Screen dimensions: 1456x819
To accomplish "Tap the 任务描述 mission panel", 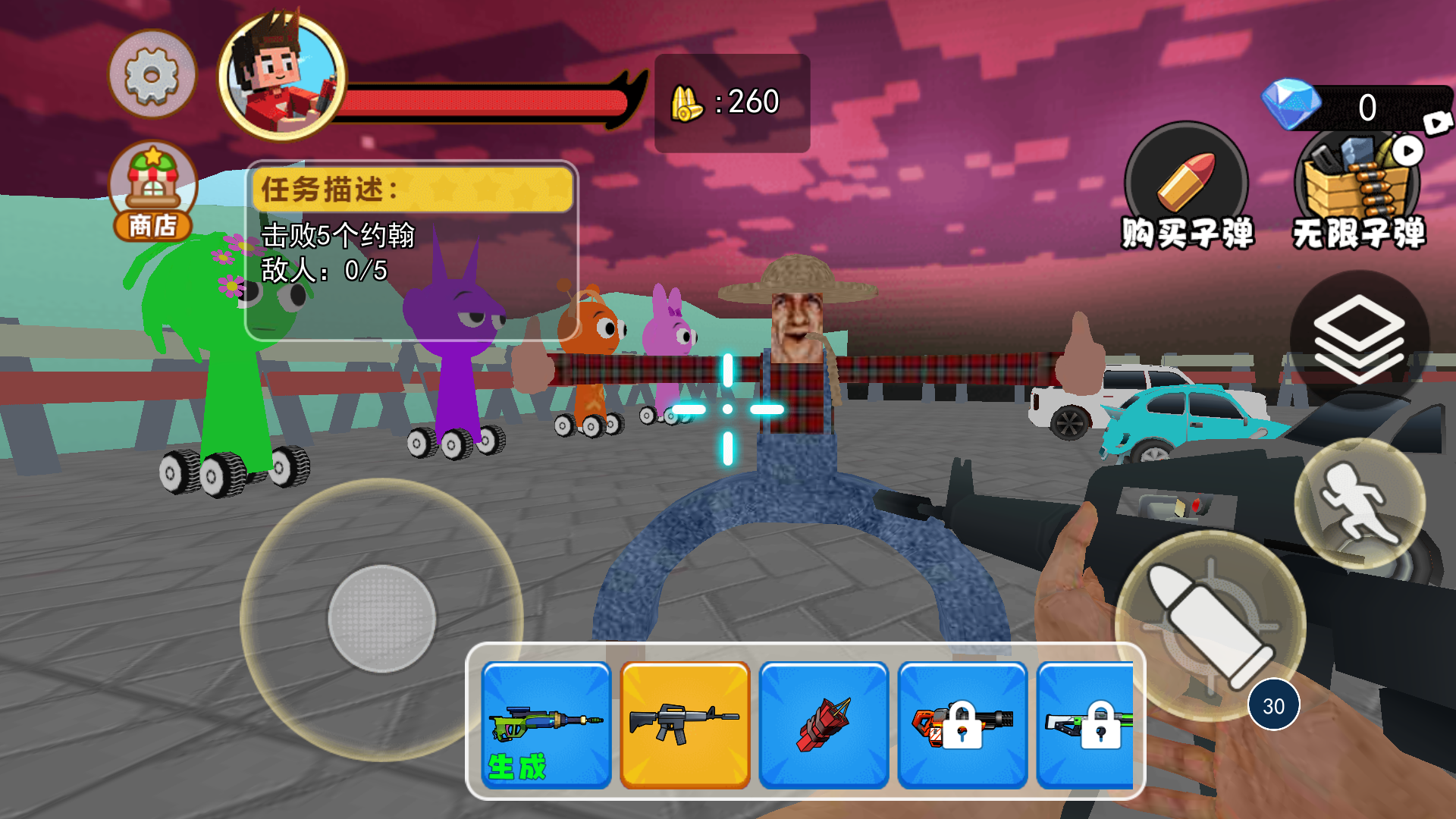I will click(411, 250).
